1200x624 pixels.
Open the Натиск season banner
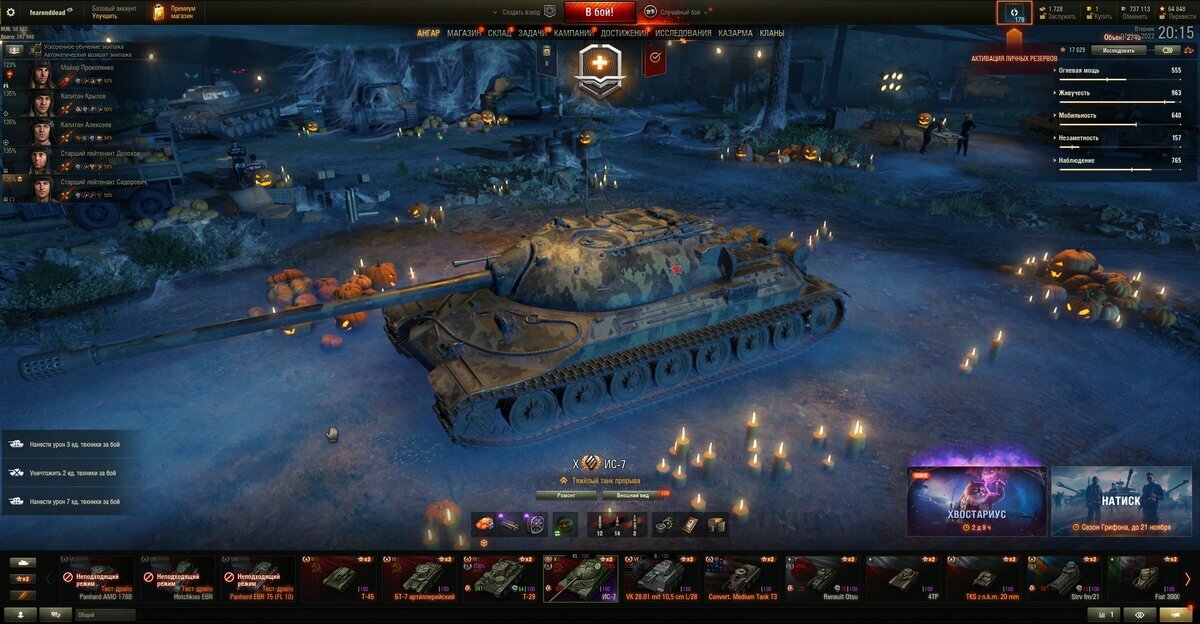tap(1120, 500)
